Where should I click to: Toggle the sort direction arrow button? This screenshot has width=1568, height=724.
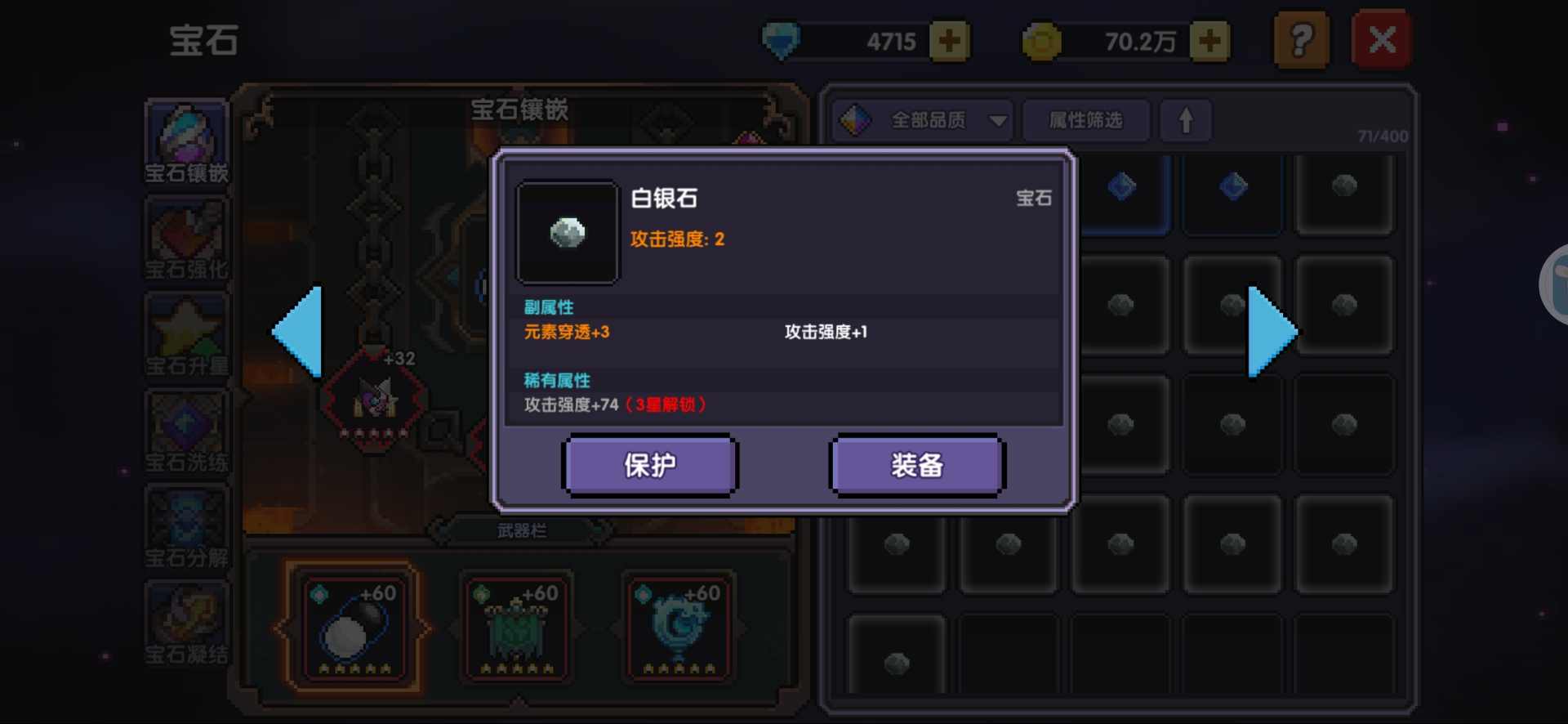point(1186,120)
